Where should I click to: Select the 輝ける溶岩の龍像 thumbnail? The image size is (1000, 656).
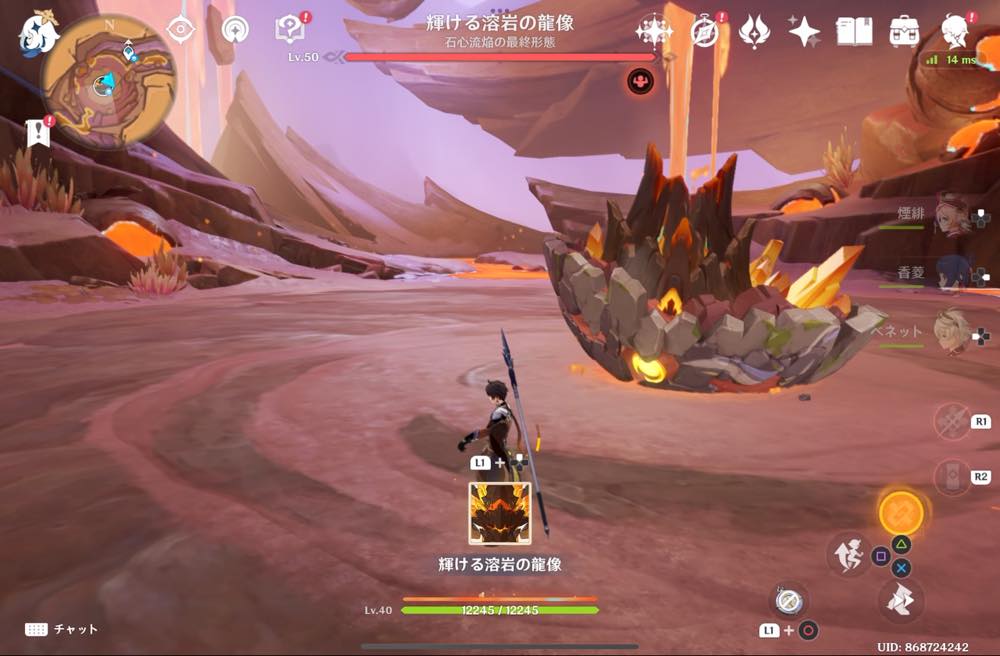[500, 513]
